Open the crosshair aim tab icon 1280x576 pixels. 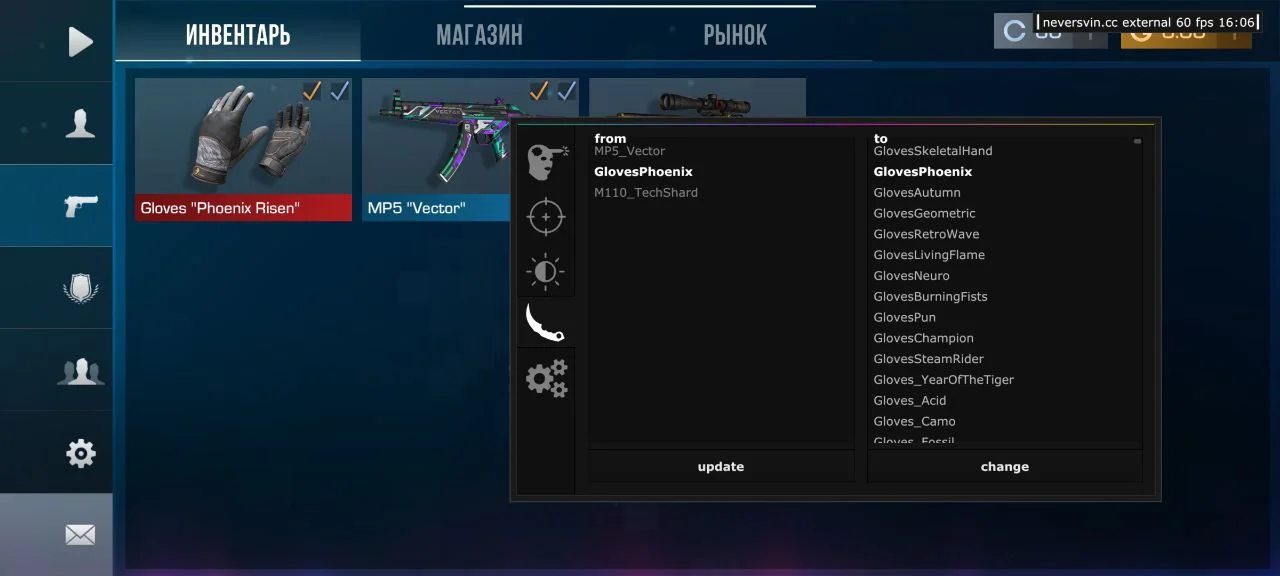(x=546, y=217)
